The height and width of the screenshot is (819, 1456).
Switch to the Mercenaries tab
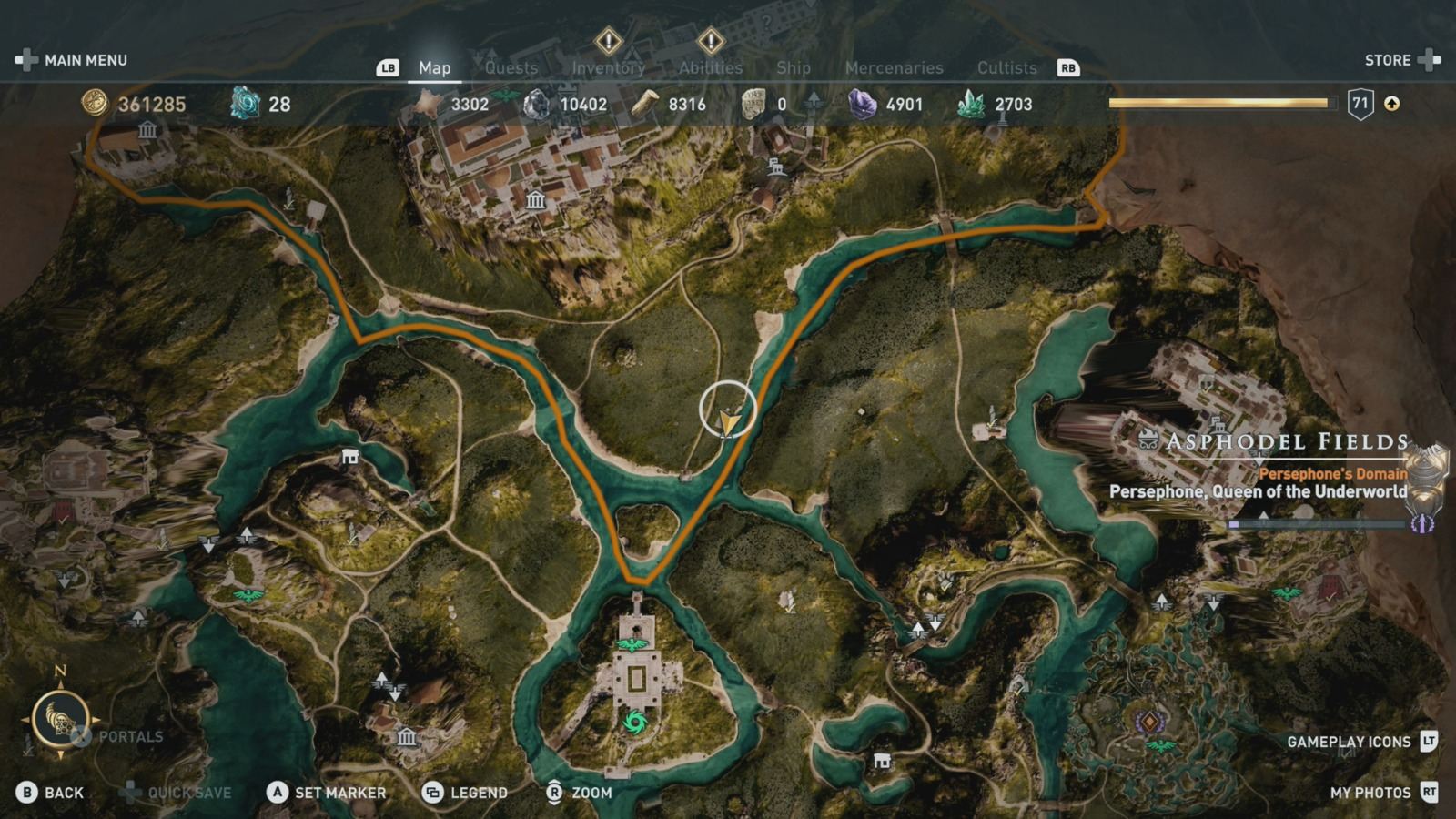894,66
